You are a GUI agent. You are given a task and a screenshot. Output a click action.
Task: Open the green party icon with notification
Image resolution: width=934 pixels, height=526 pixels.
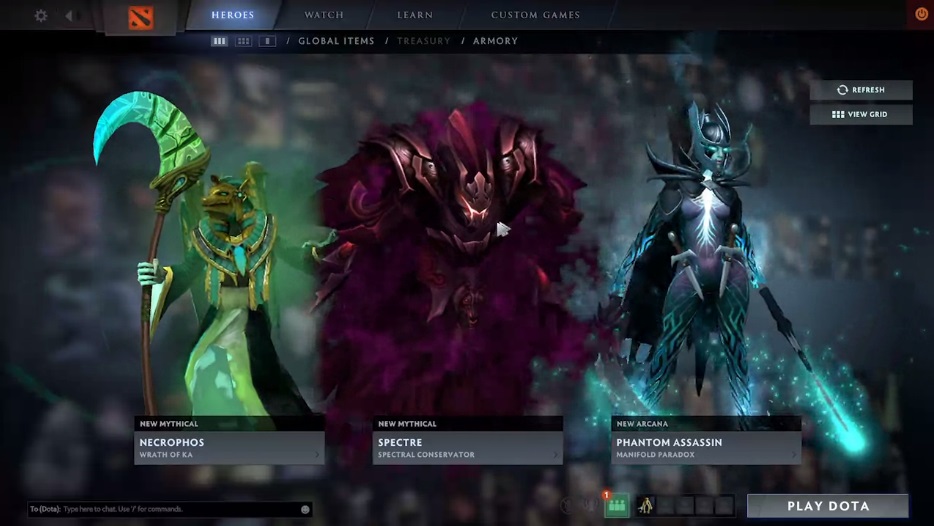tap(617, 506)
